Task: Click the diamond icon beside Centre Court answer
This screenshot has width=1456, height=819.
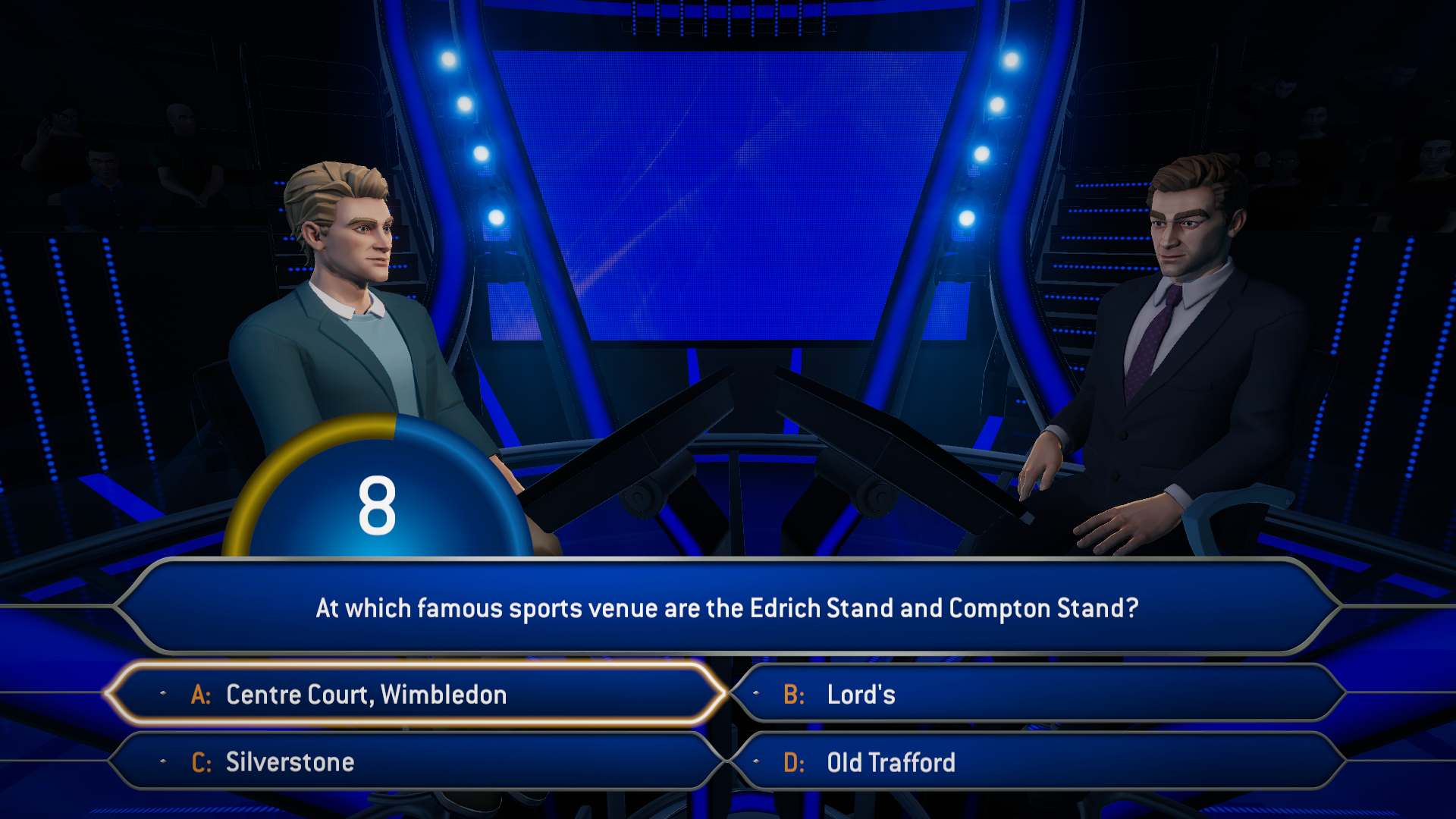Action: tap(162, 694)
